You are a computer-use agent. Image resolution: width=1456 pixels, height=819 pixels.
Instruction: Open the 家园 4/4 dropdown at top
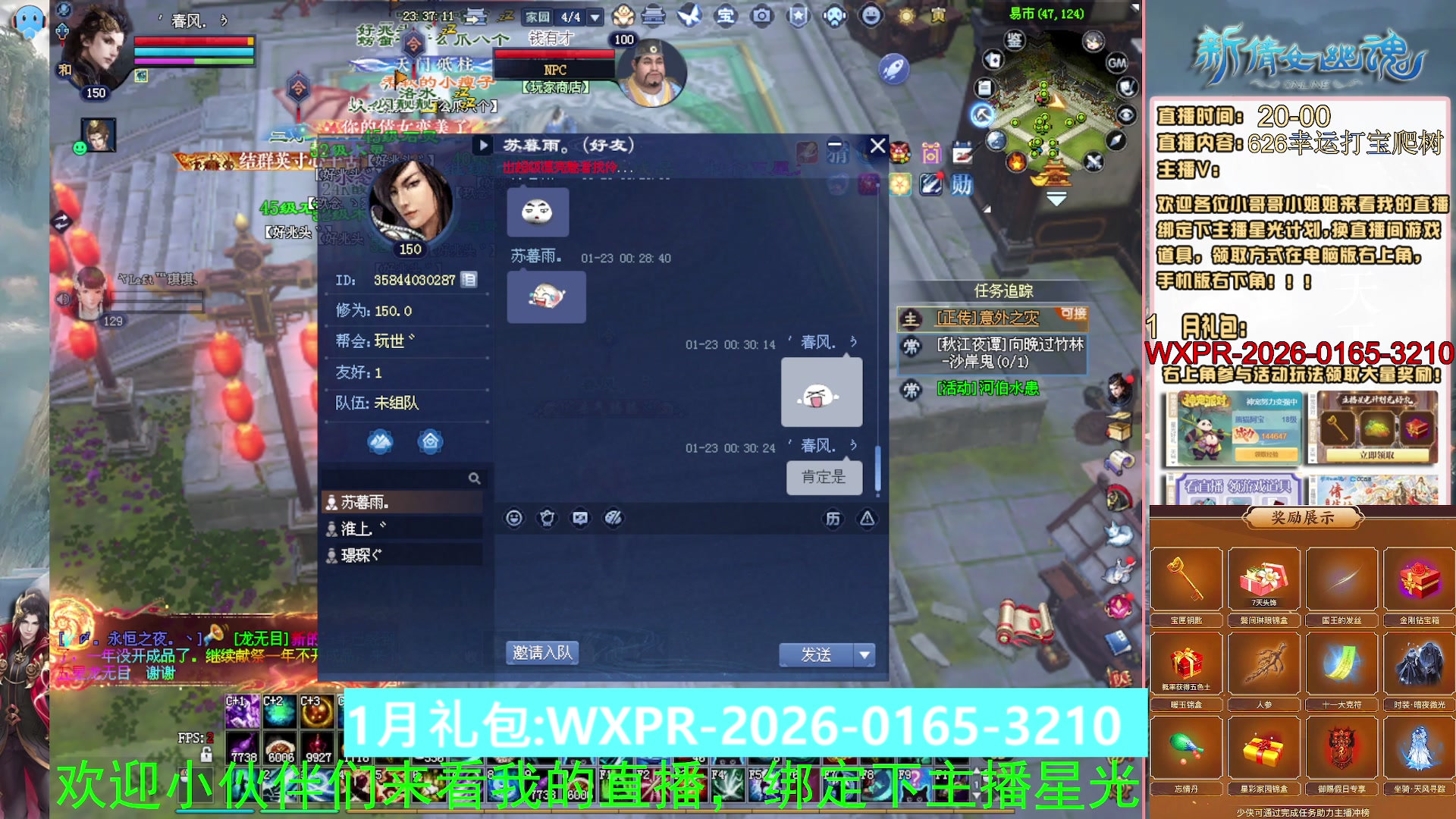(595, 15)
